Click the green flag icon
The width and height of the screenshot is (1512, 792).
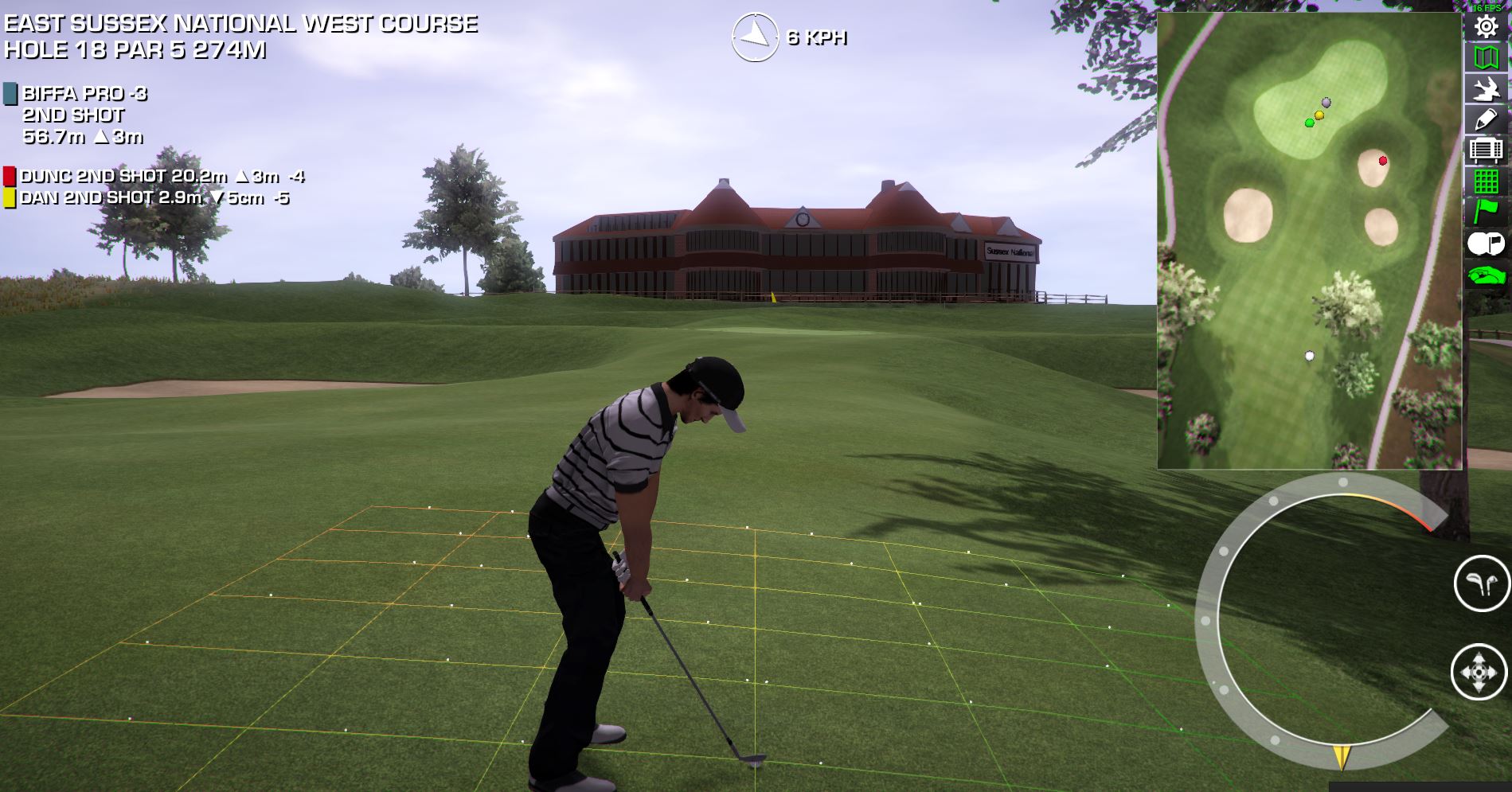[x=1486, y=211]
